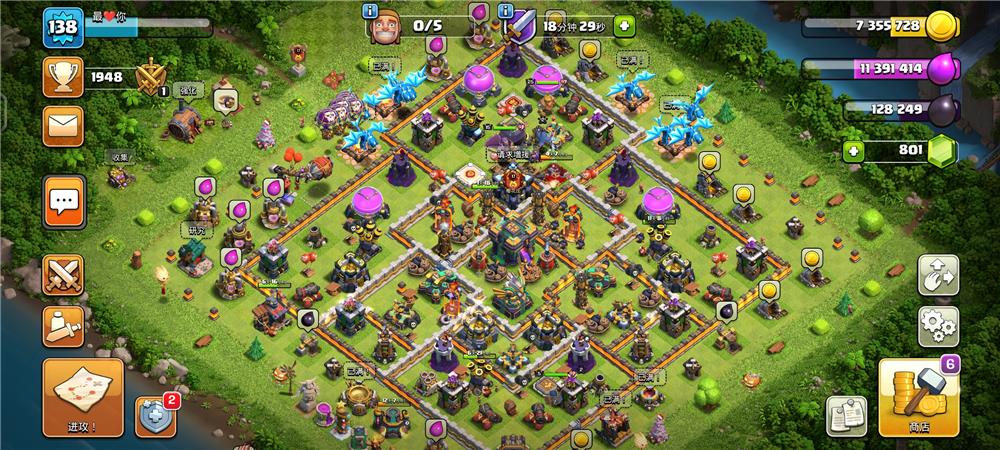Click the green plus beside shield timer

(624, 25)
